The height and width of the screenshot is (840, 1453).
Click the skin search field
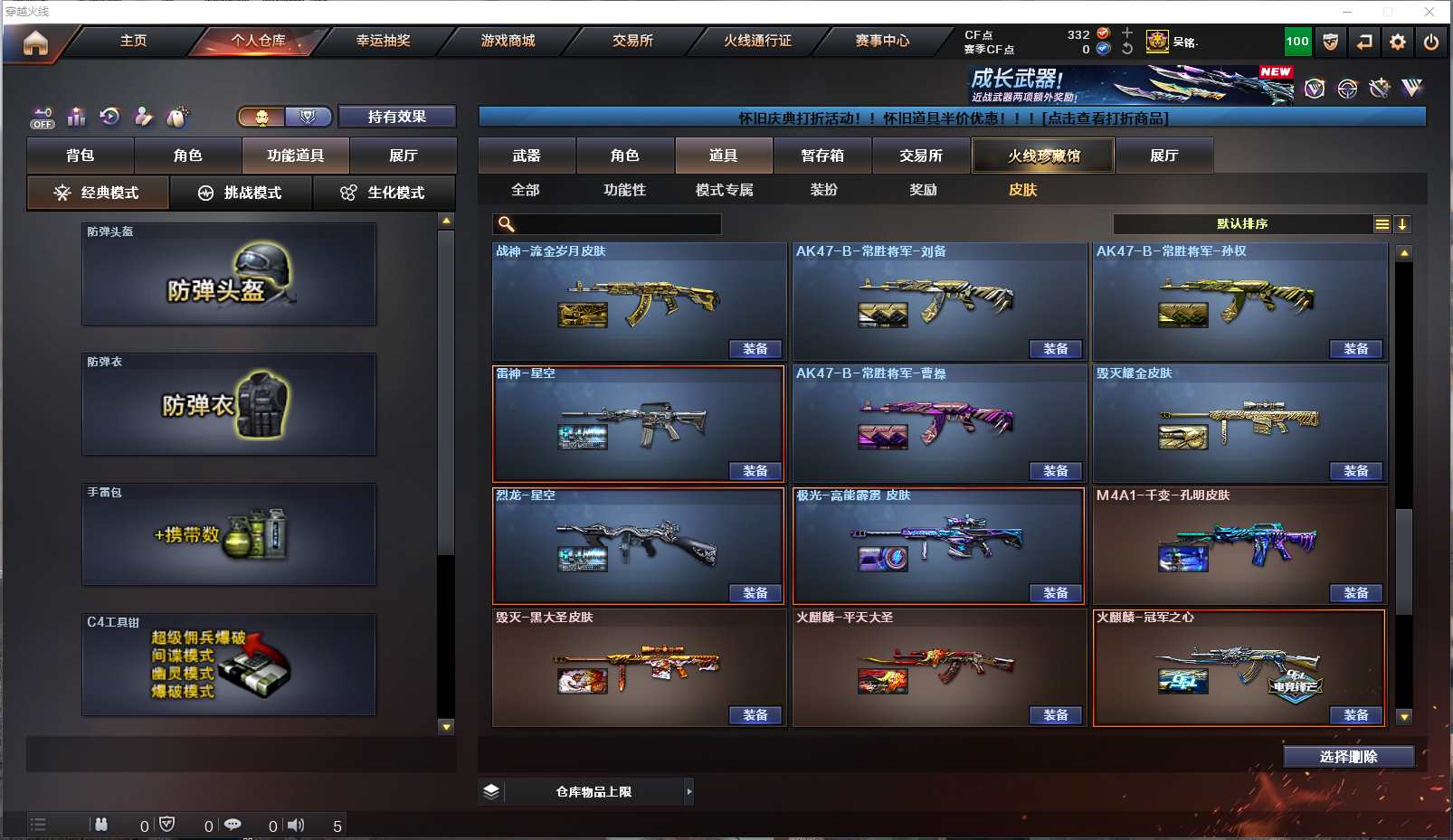click(x=615, y=224)
